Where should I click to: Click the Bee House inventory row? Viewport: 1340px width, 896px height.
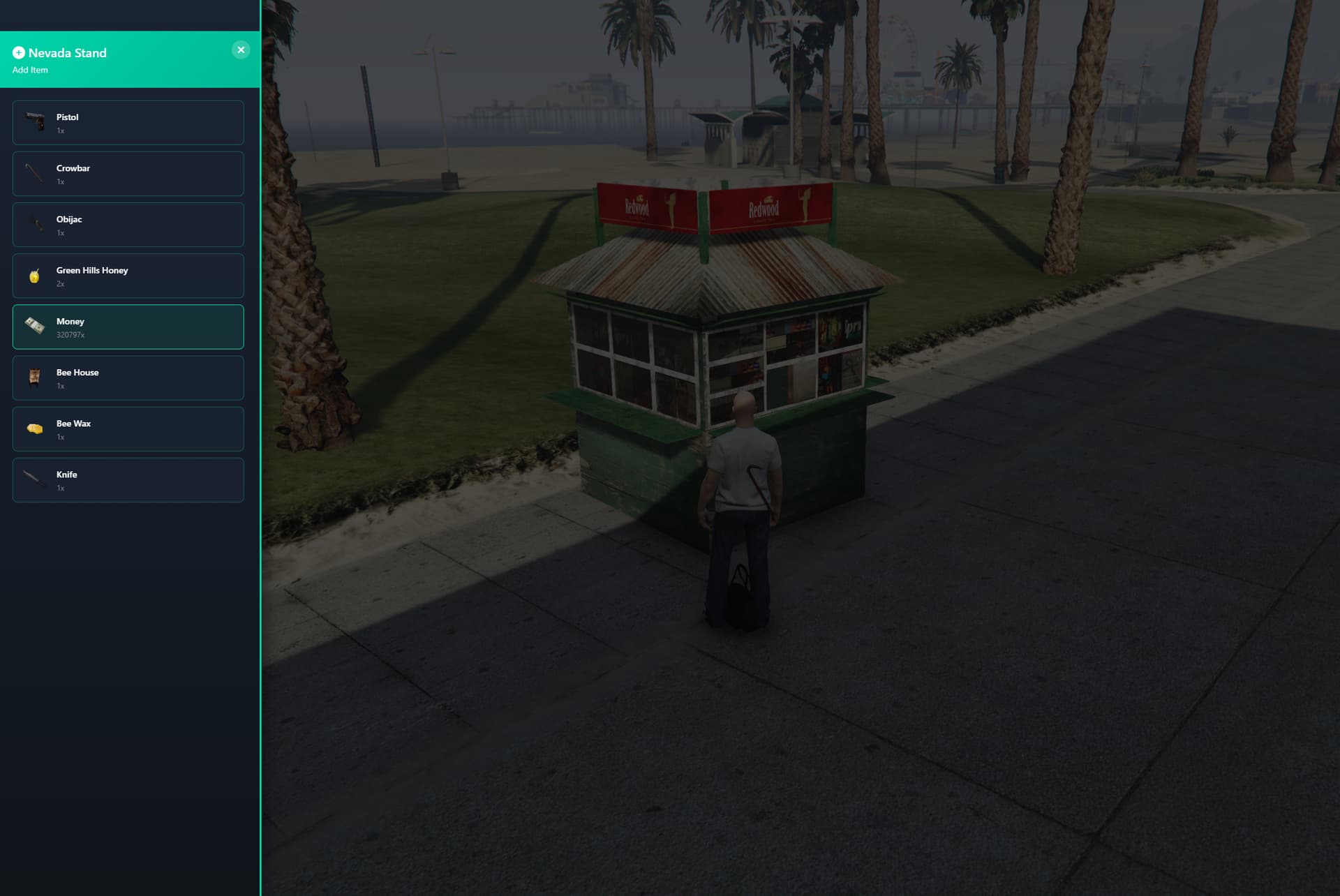(x=128, y=378)
